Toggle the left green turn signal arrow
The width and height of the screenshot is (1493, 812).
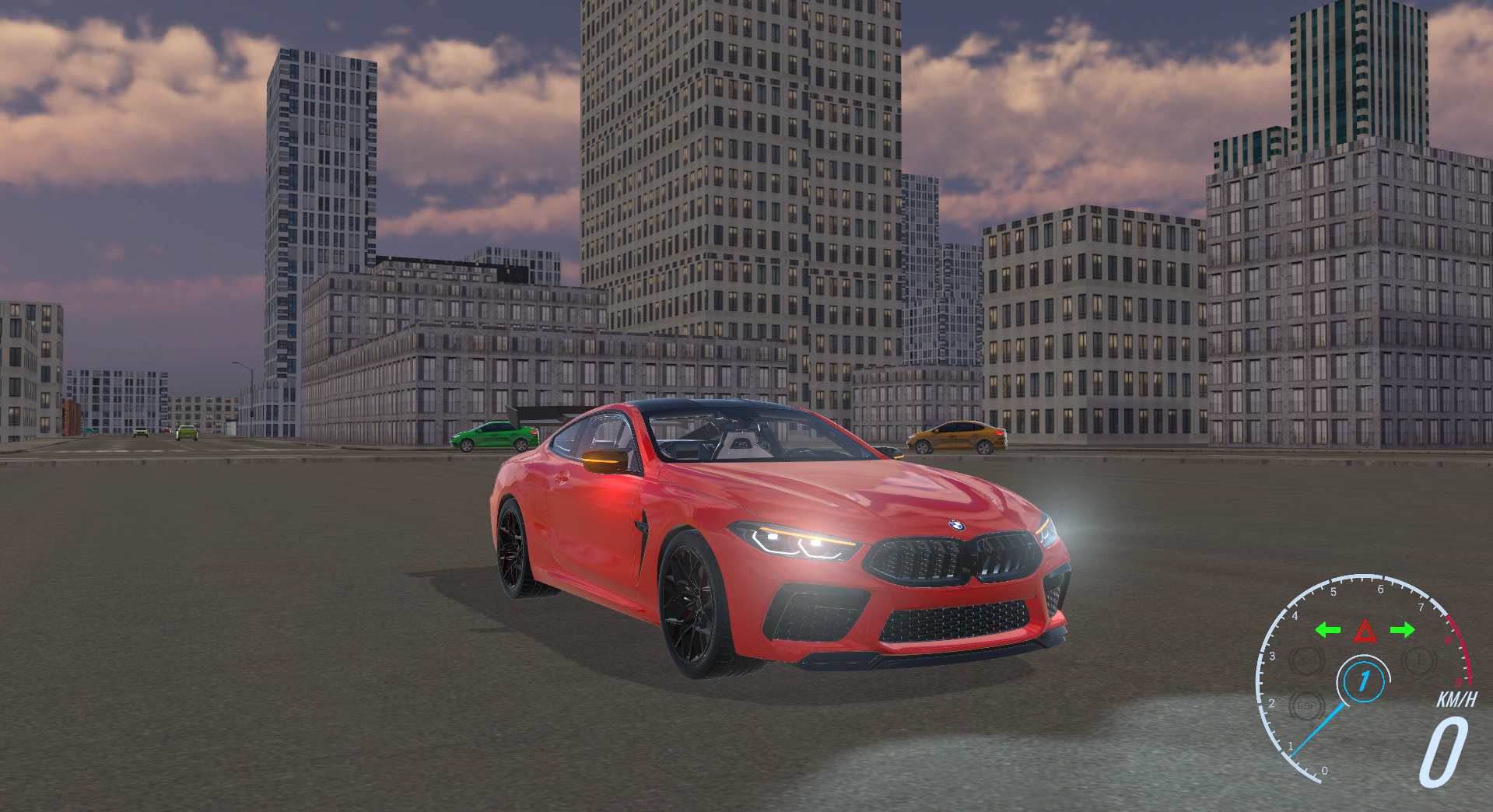pos(1328,630)
